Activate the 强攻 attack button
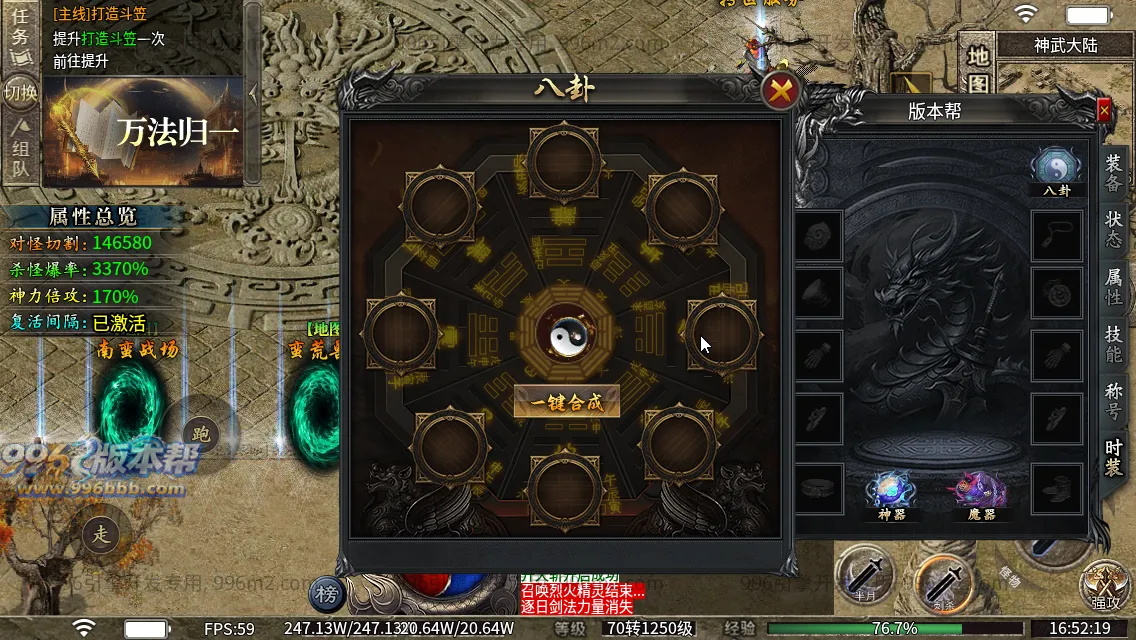The width and height of the screenshot is (1136, 640). pyautogui.click(x=1104, y=585)
